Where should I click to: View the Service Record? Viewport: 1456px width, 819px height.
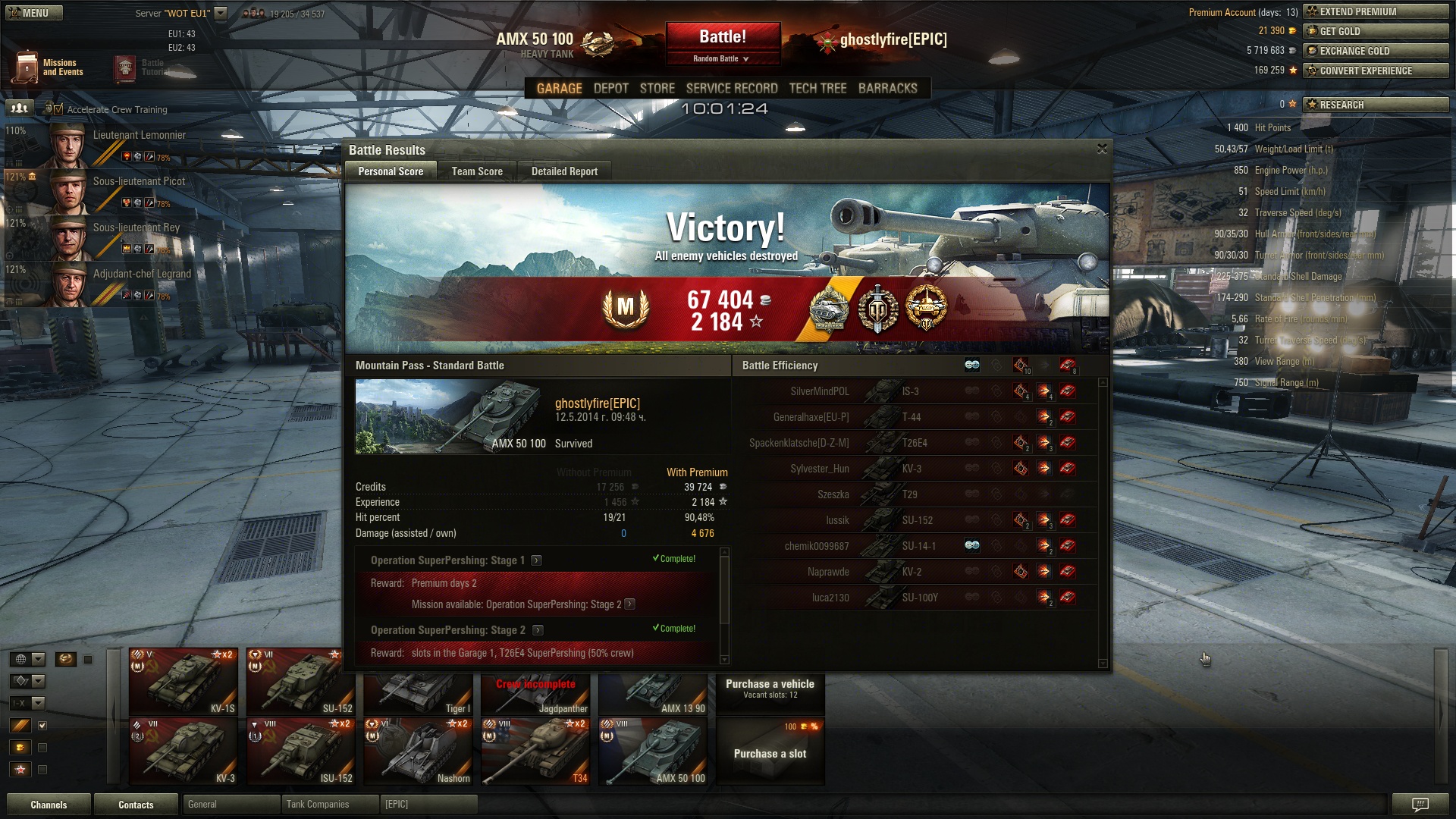(x=732, y=89)
